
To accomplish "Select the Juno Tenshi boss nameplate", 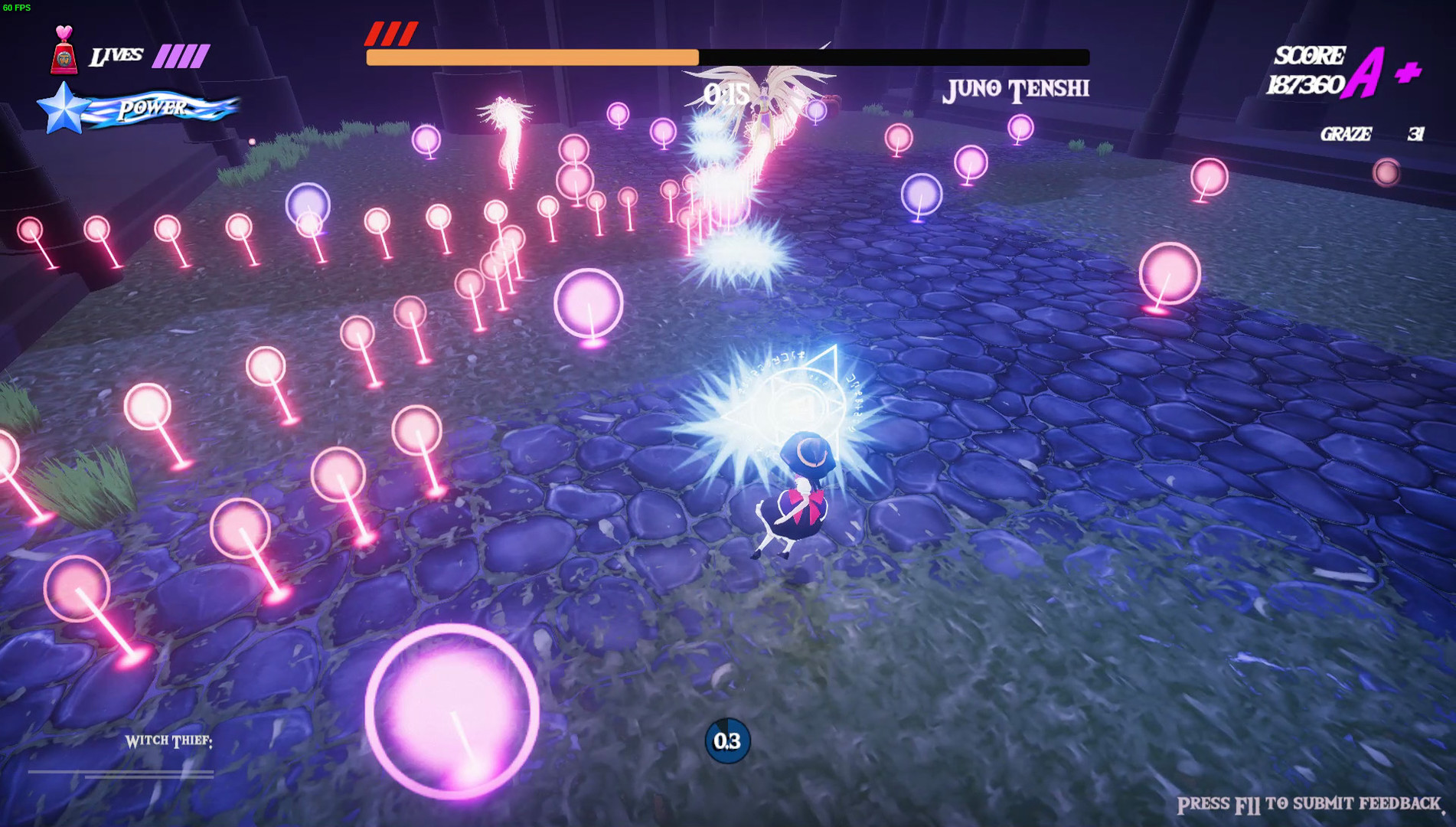I will (1016, 88).
